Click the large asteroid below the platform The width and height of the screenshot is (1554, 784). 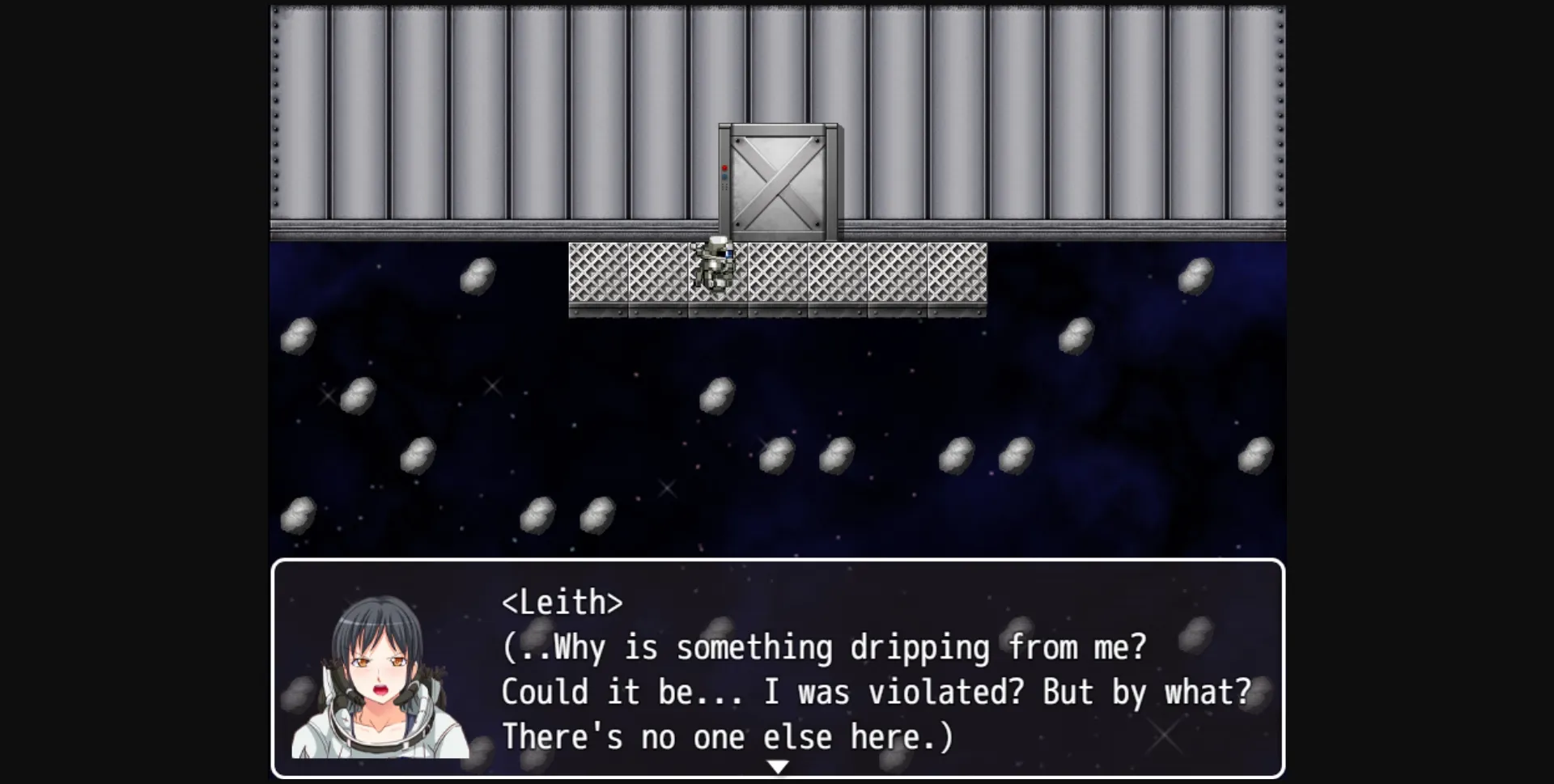point(717,395)
